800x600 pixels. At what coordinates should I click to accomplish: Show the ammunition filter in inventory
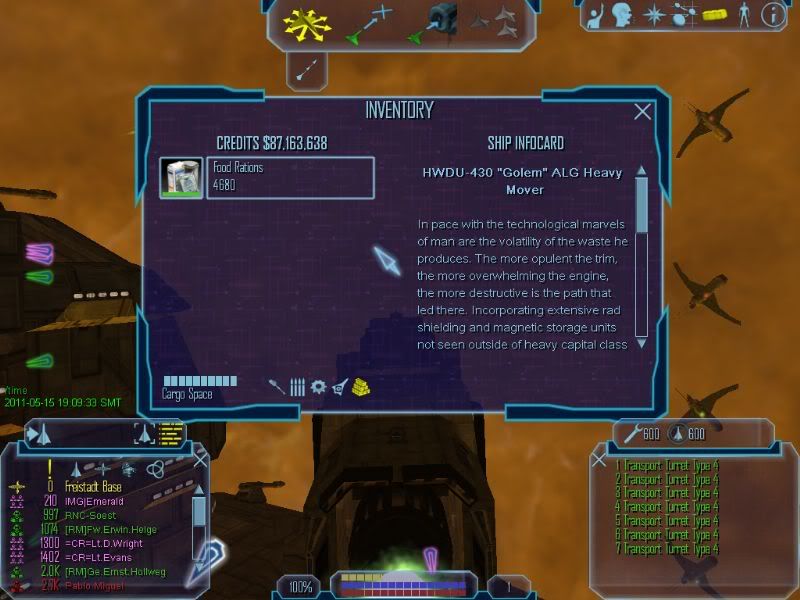tap(297, 386)
